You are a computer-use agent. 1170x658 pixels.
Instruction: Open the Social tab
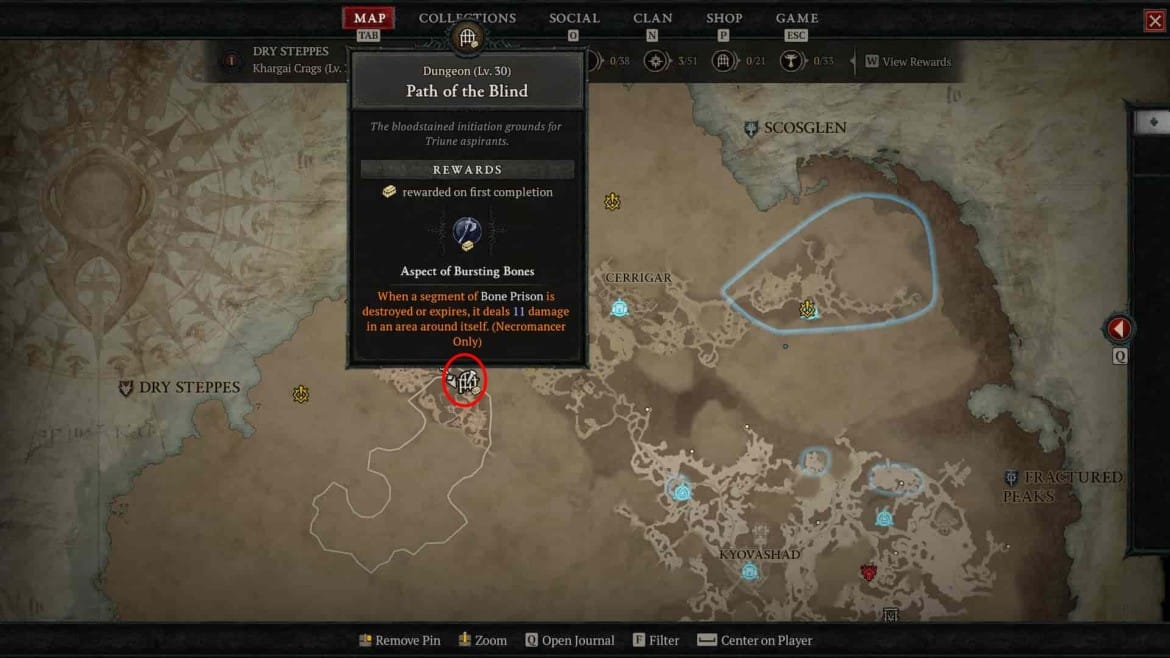pyautogui.click(x=574, y=18)
